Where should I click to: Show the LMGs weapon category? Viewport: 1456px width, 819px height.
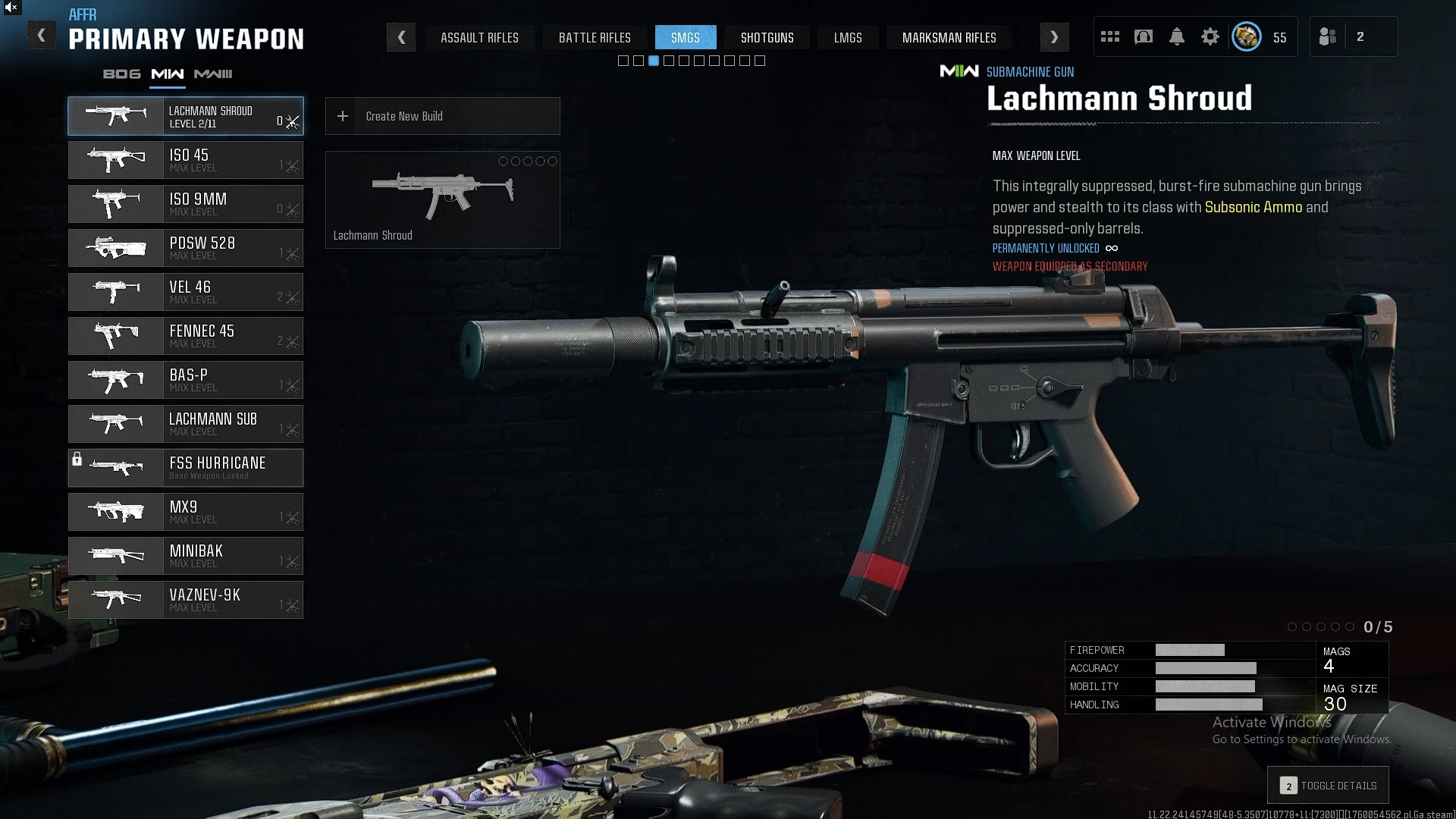coord(848,37)
